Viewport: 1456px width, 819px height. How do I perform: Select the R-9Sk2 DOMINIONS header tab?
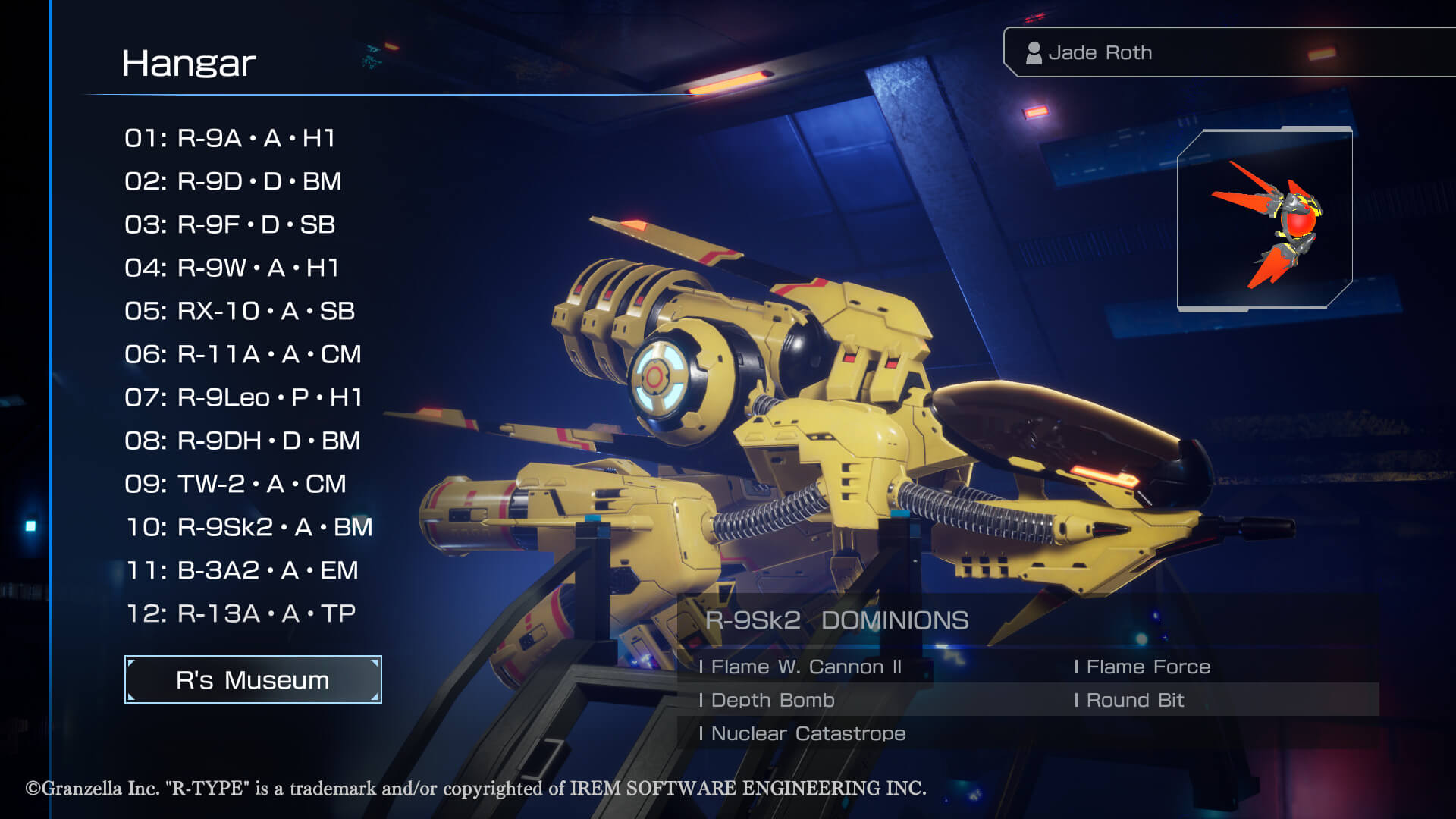coord(836,620)
